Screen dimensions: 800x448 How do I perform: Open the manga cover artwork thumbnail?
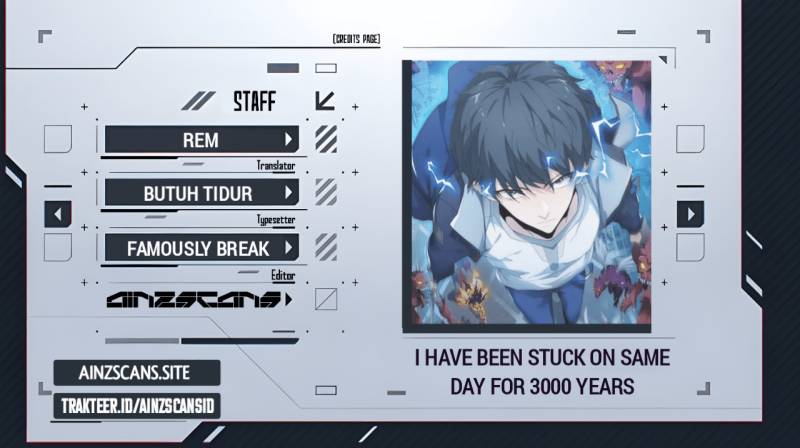526,195
